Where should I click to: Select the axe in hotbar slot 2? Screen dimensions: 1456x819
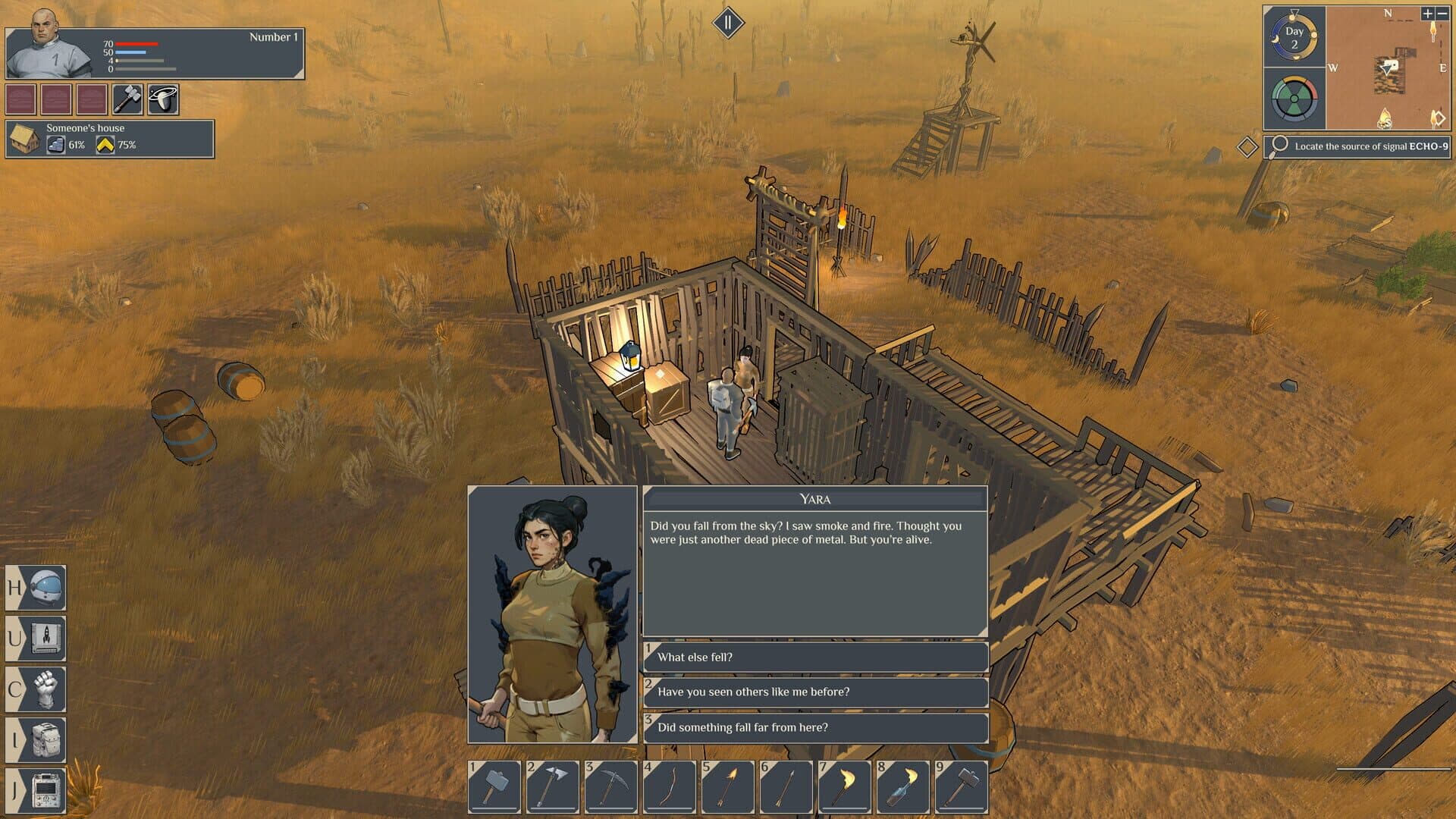(x=552, y=786)
